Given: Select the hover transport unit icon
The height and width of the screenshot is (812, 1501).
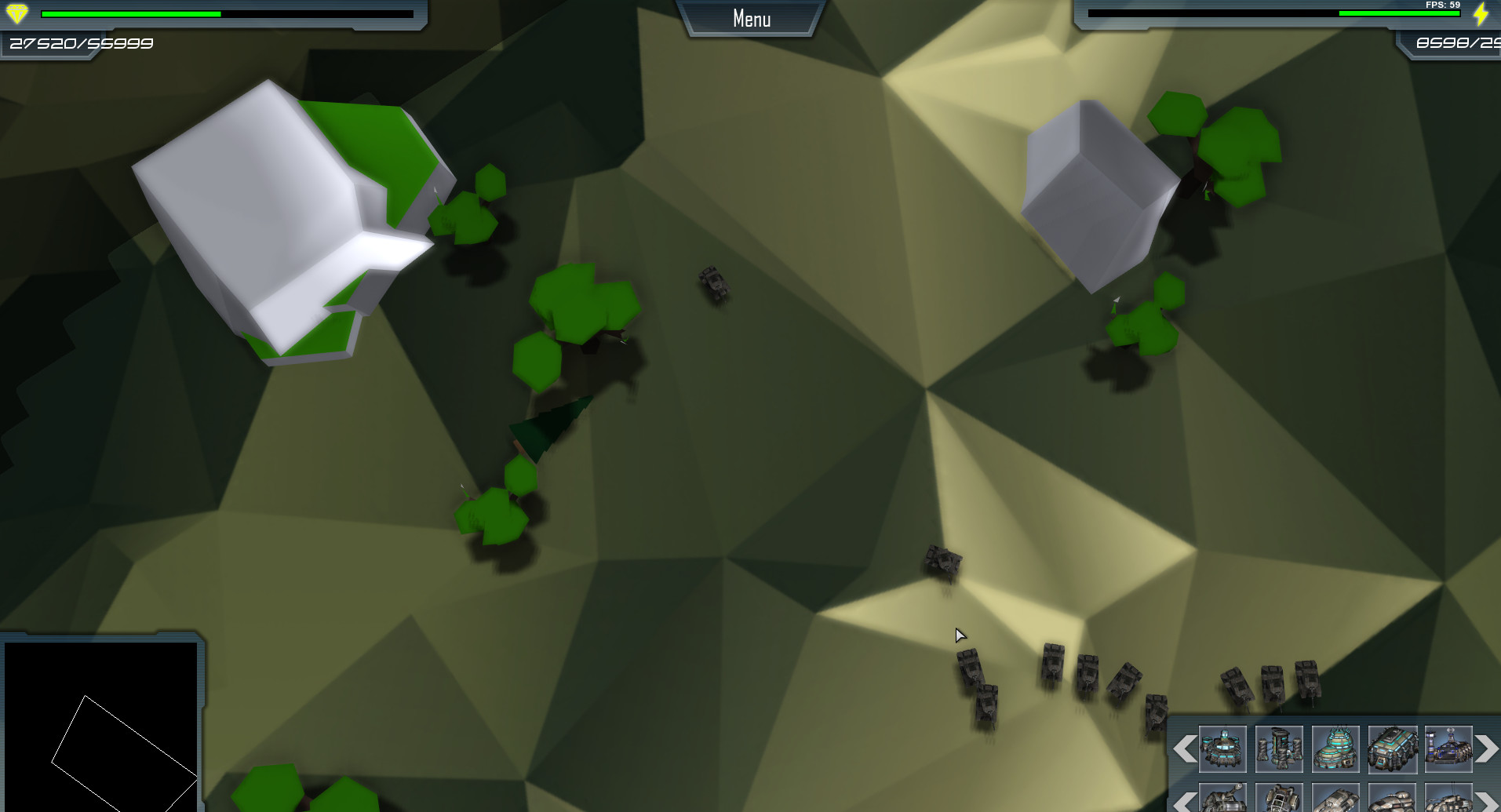Looking at the screenshot, I should point(1335,802).
